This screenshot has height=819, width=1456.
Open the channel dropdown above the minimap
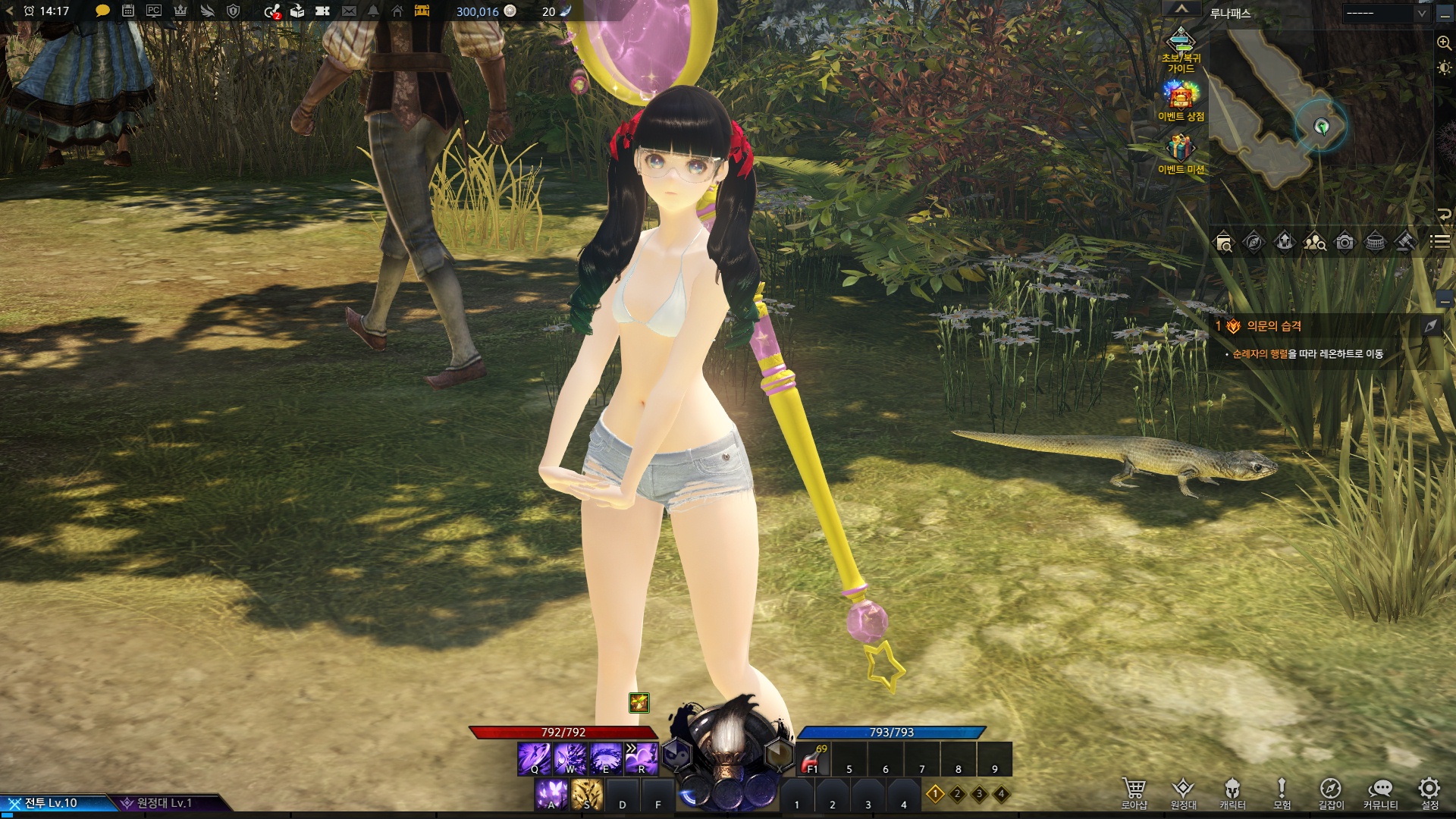(1386, 13)
